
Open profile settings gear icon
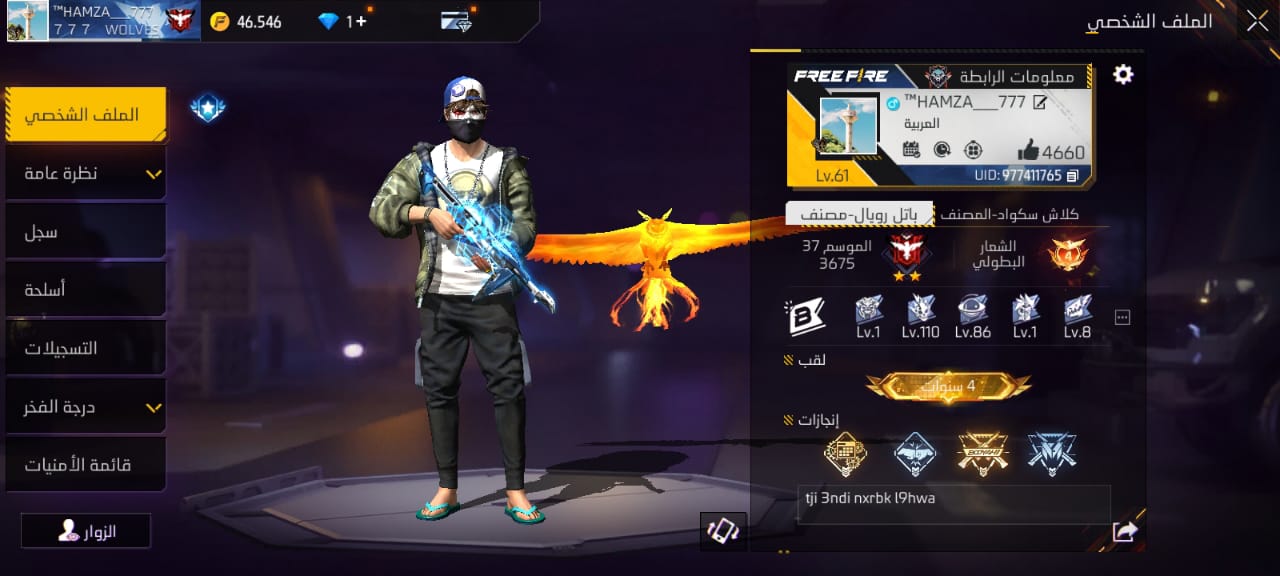tap(1123, 74)
